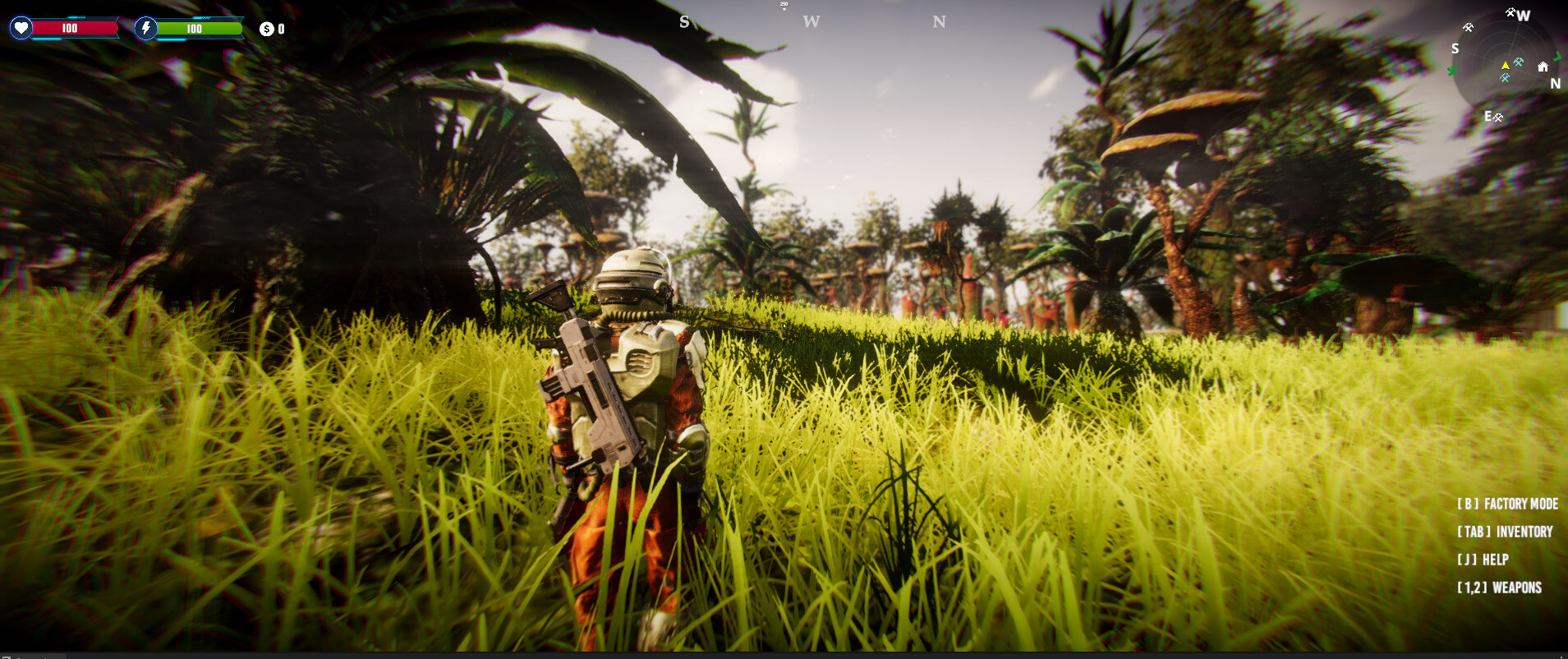Click the S label on the minimap
1568x659 pixels.
(1455, 48)
